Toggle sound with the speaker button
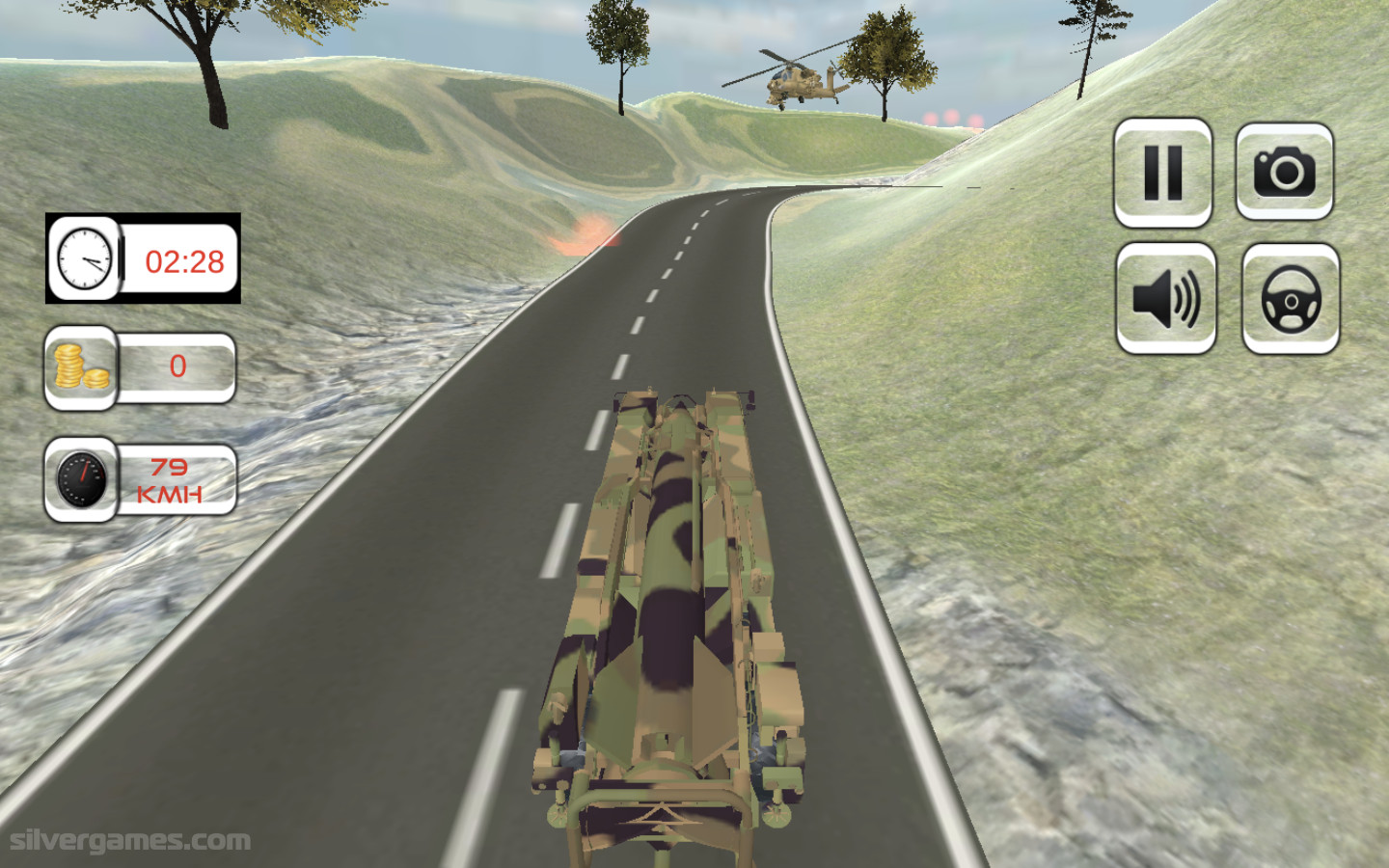The height and width of the screenshot is (868, 1389). (x=1165, y=298)
